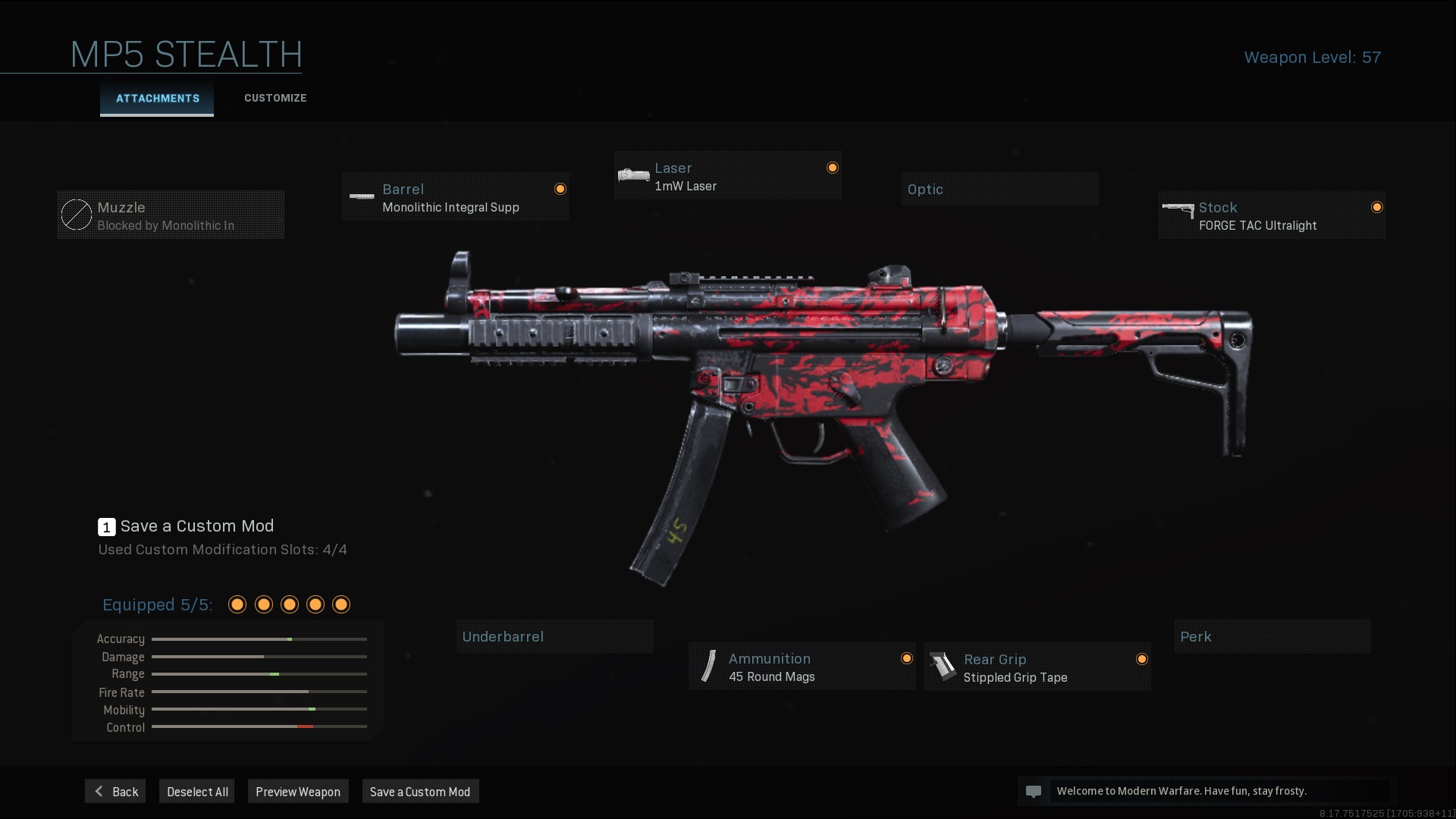The width and height of the screenshot is (1456, 819).
Task: Choose the empty Perk slot
Action: click(1272, 636)
